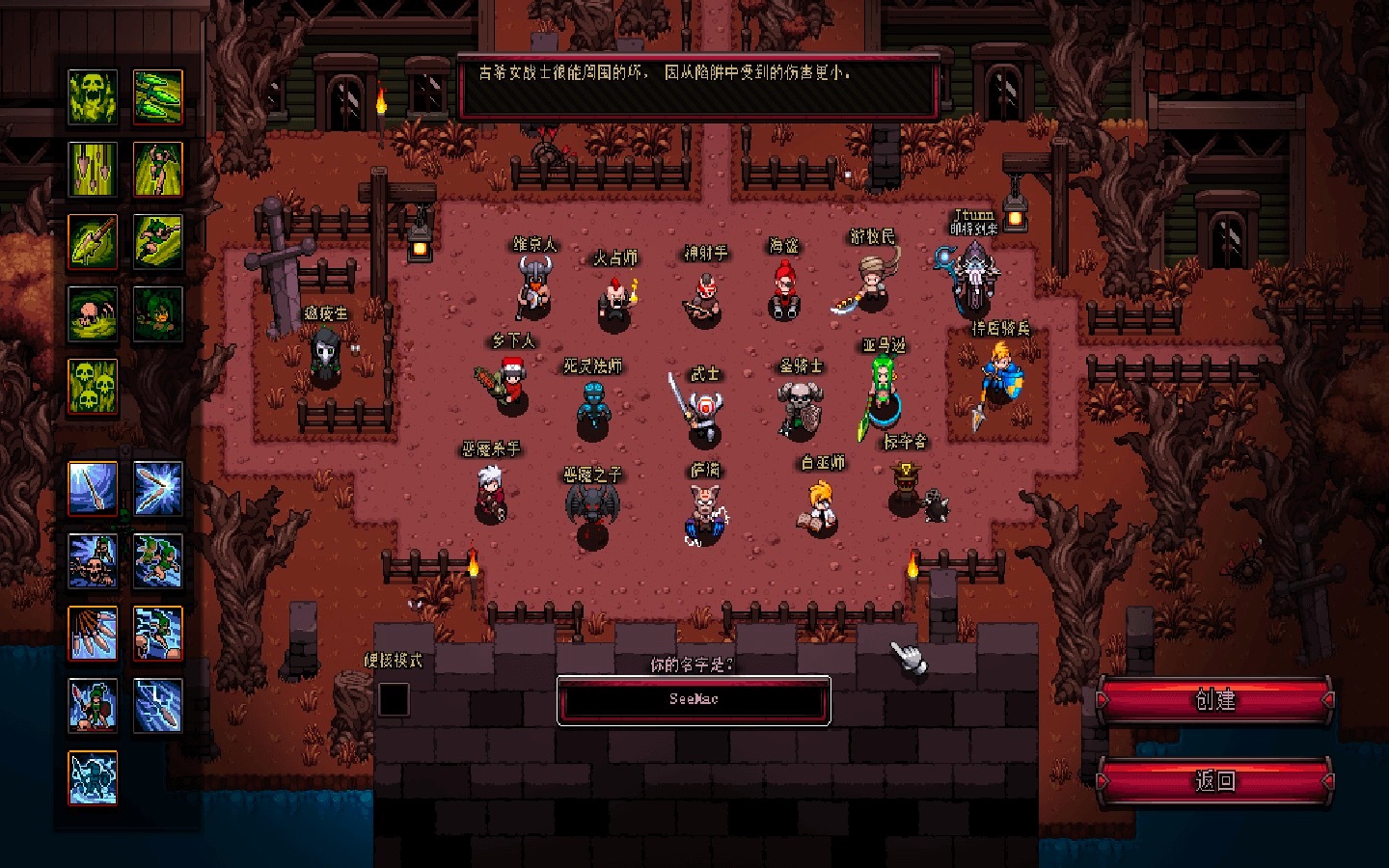Choose the 圣骑士 Paladin hero

pos(800,406)
